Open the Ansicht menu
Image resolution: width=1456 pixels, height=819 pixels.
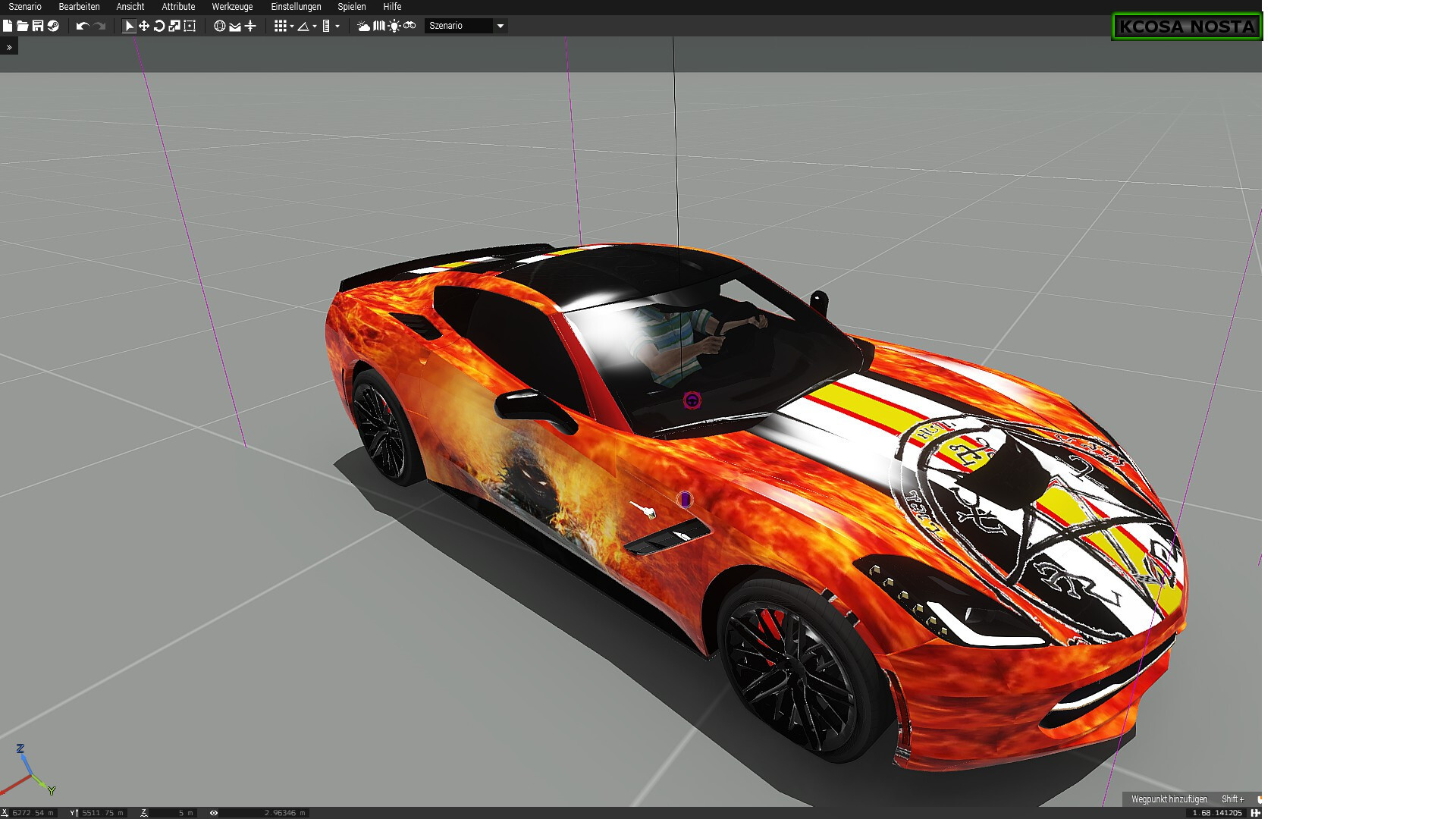pos(130,7)
